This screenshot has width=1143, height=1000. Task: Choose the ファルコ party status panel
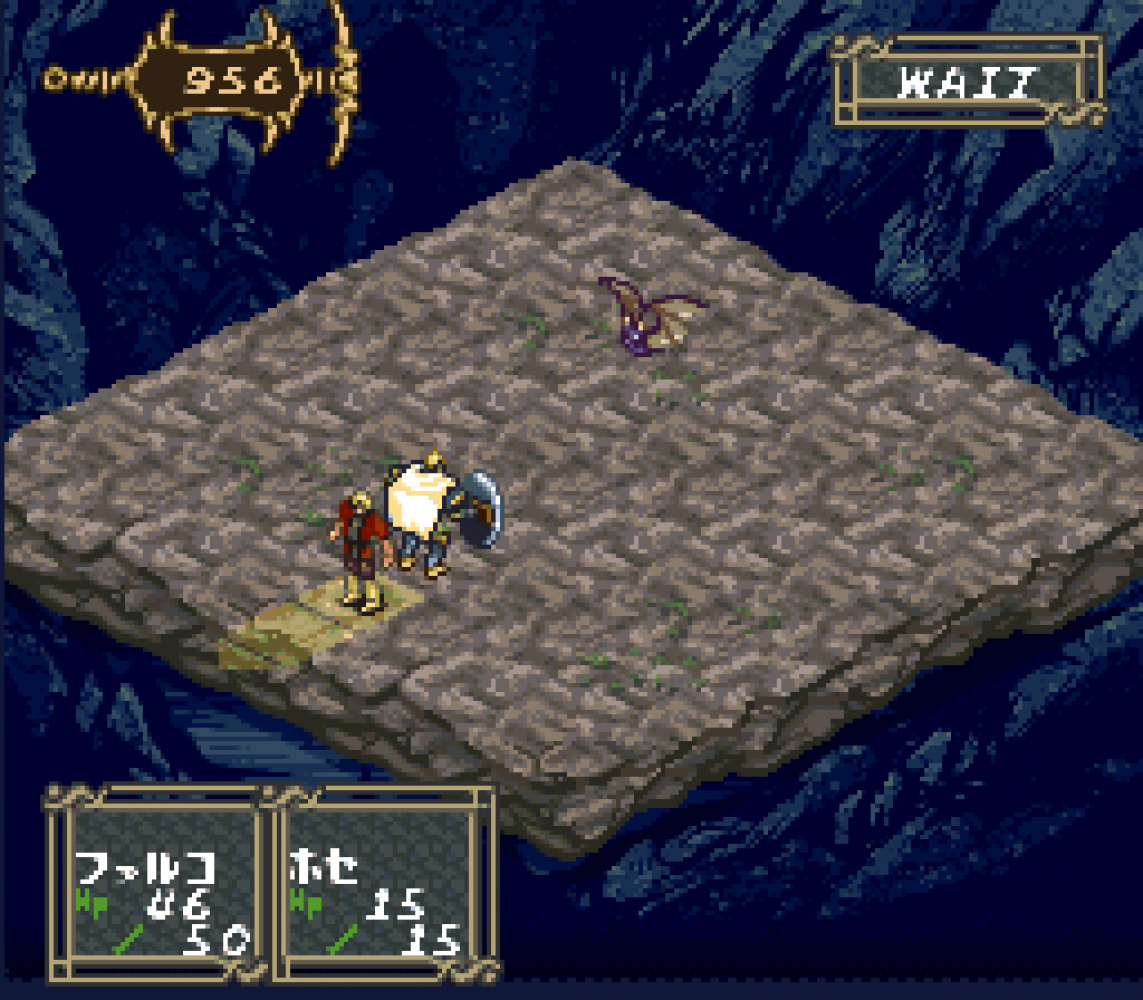(160, 885)
